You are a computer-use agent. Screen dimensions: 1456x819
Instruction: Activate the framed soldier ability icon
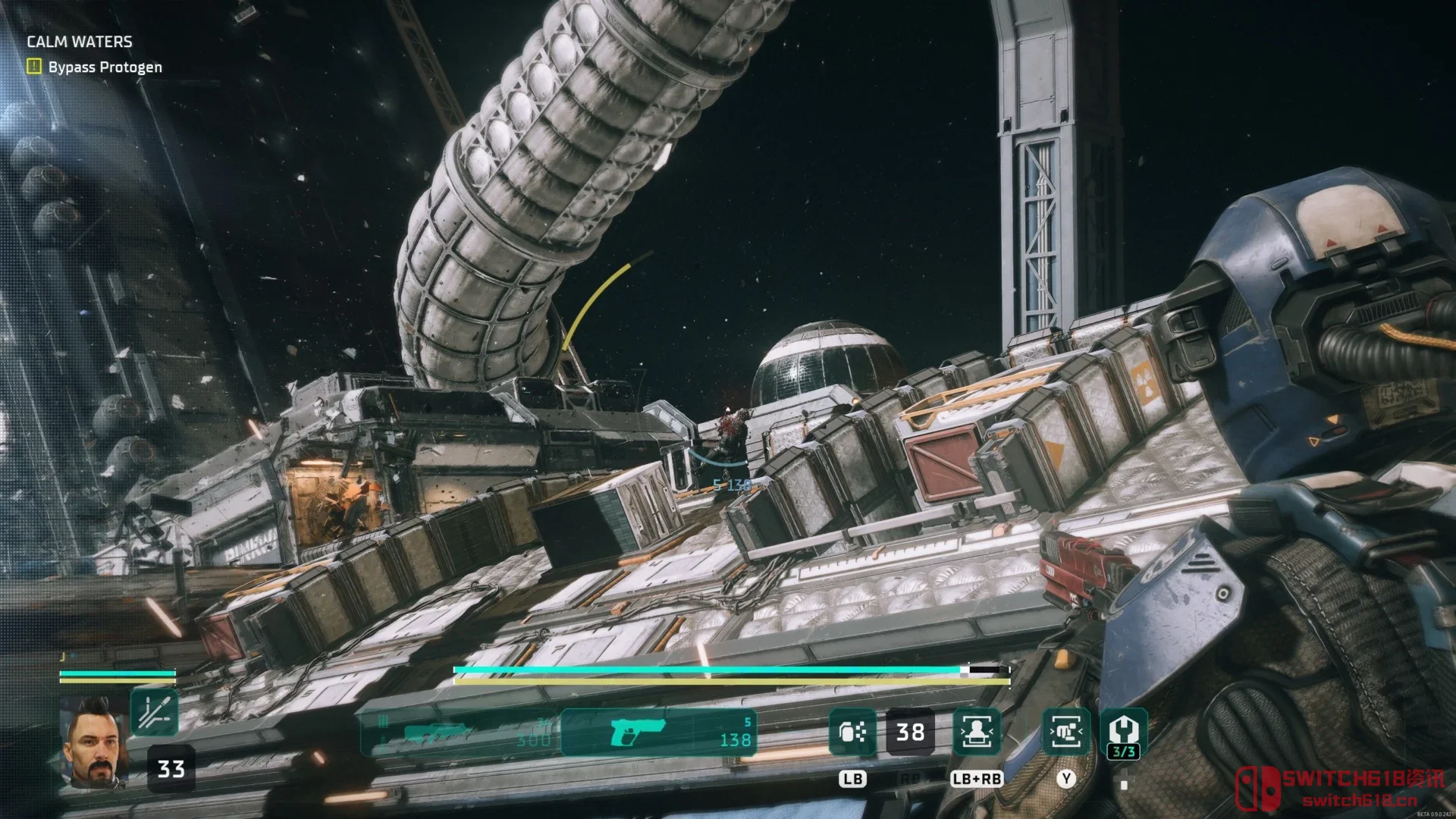coord(977,732)
